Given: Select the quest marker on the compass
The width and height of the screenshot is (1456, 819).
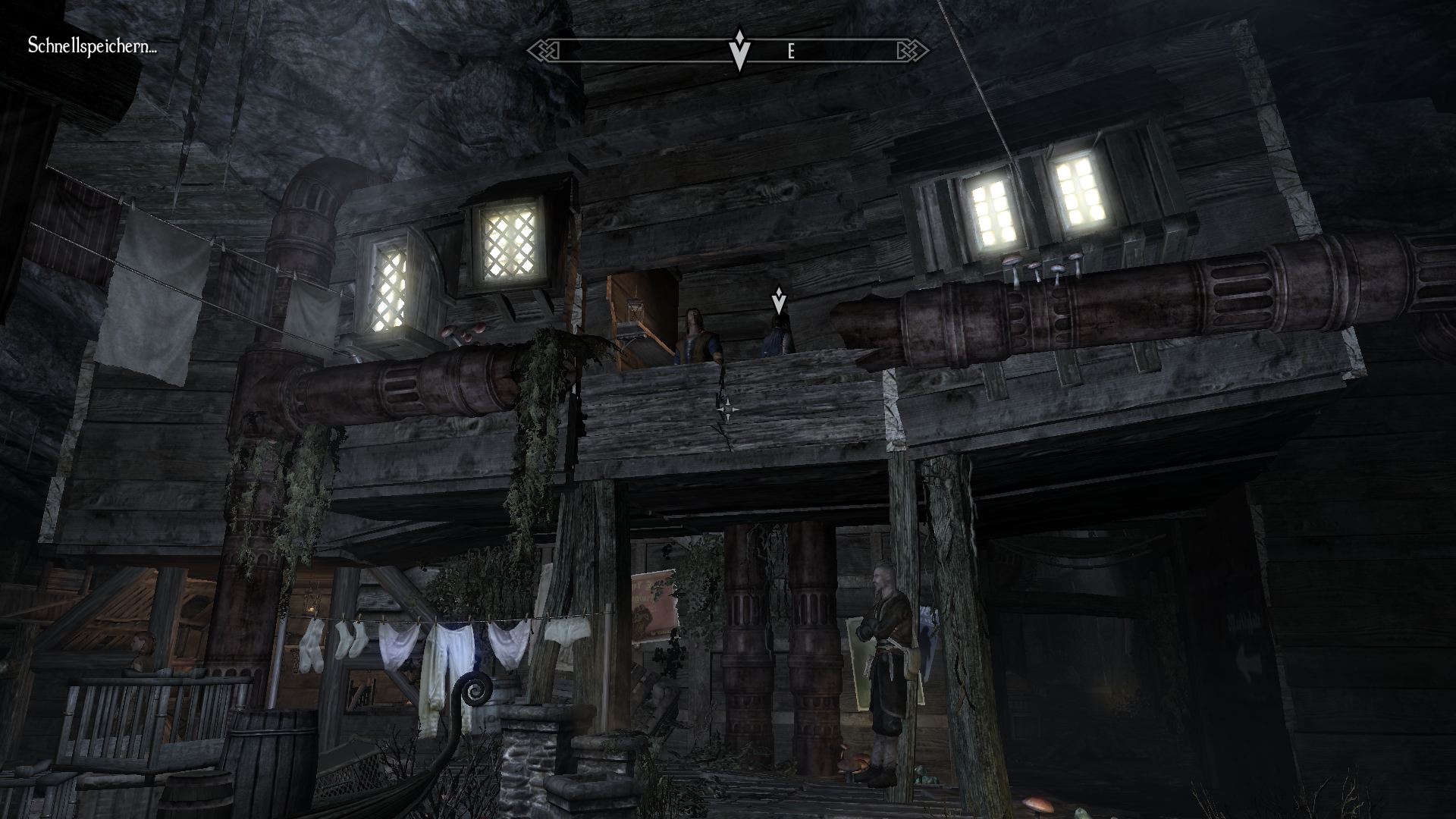Looking at the screenshot, I should 739,49.
